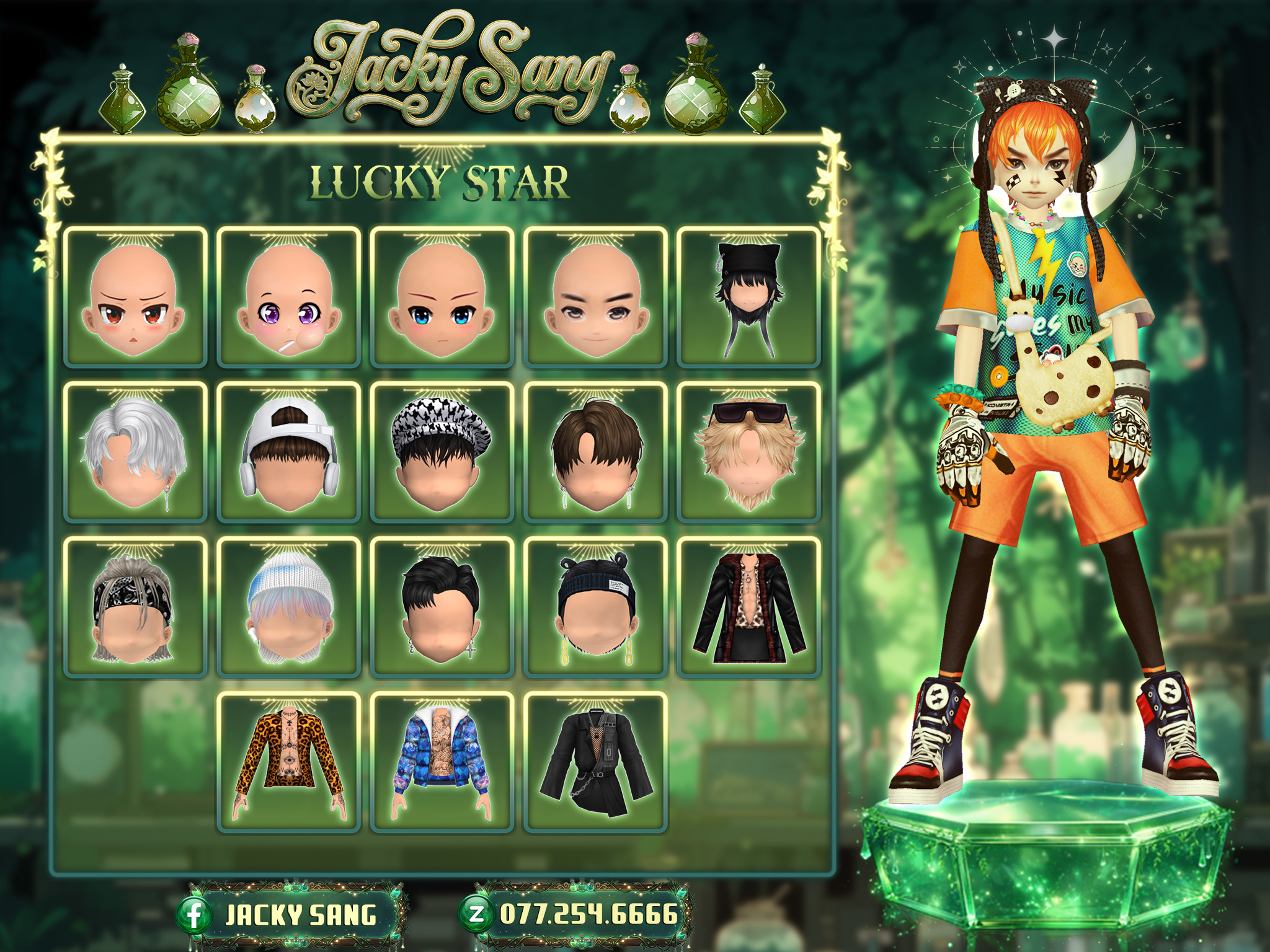Click the Zalo number 077.254.6666 badge
The width and height of the screenshot is (1270, 952).
pos(577,914)
